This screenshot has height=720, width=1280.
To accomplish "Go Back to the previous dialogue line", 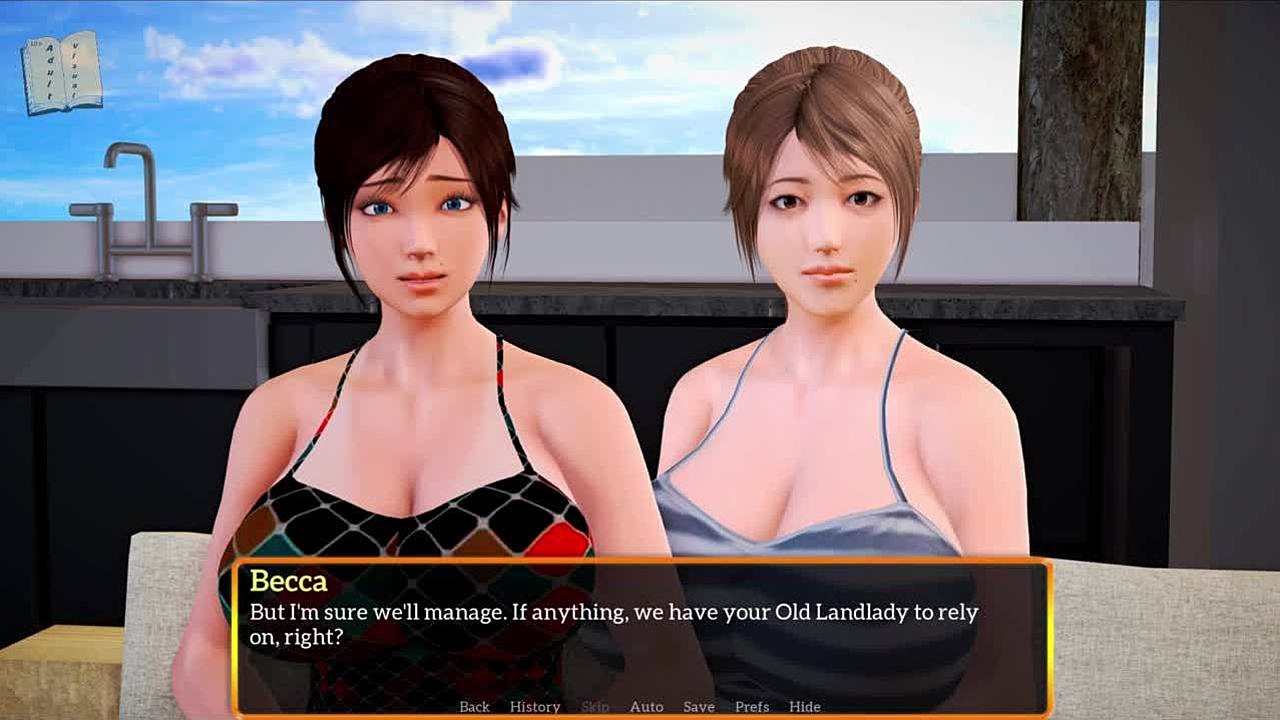I will pyautogui.click(x=474, y=706).
